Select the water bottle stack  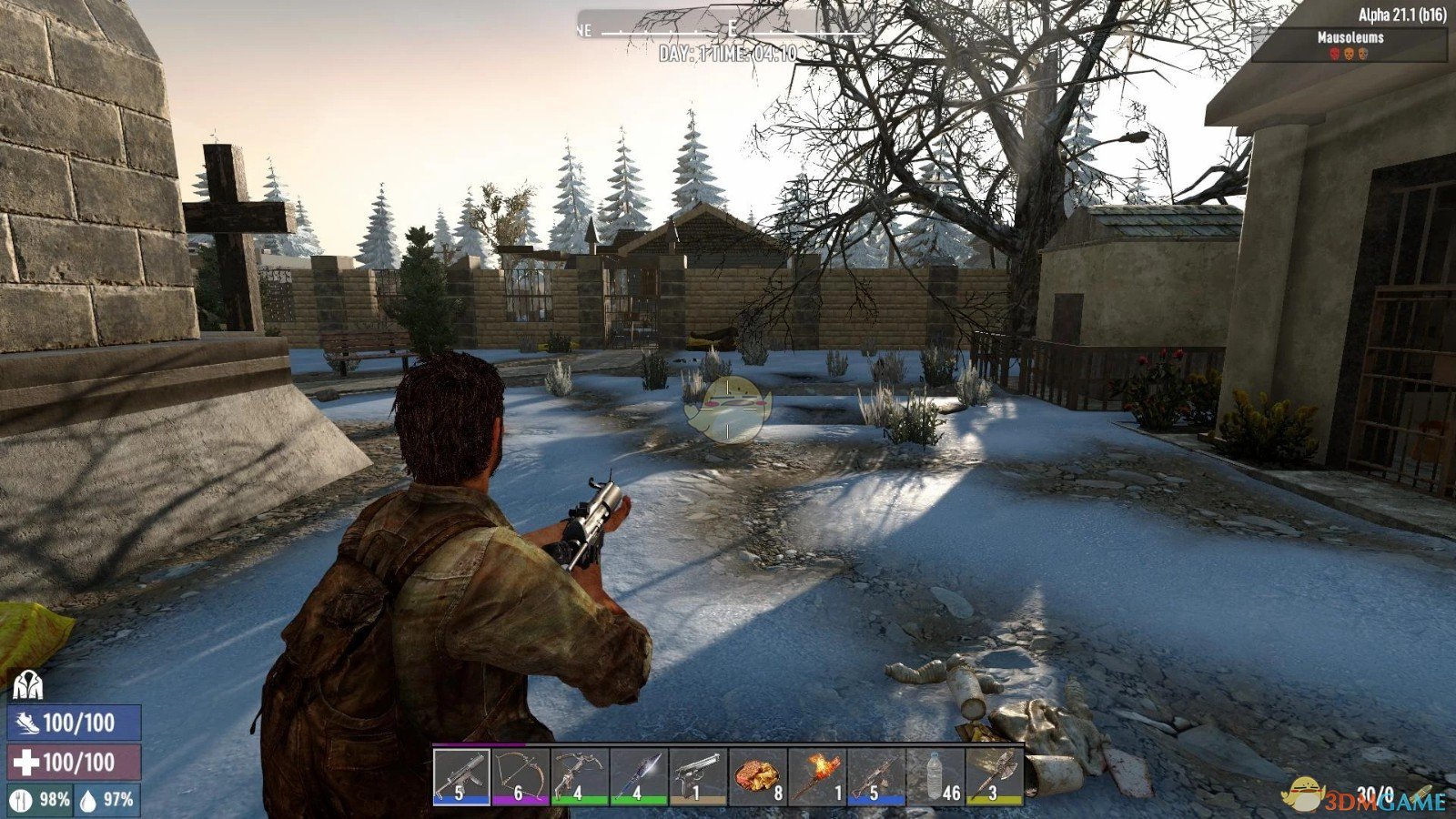[935, 776]
